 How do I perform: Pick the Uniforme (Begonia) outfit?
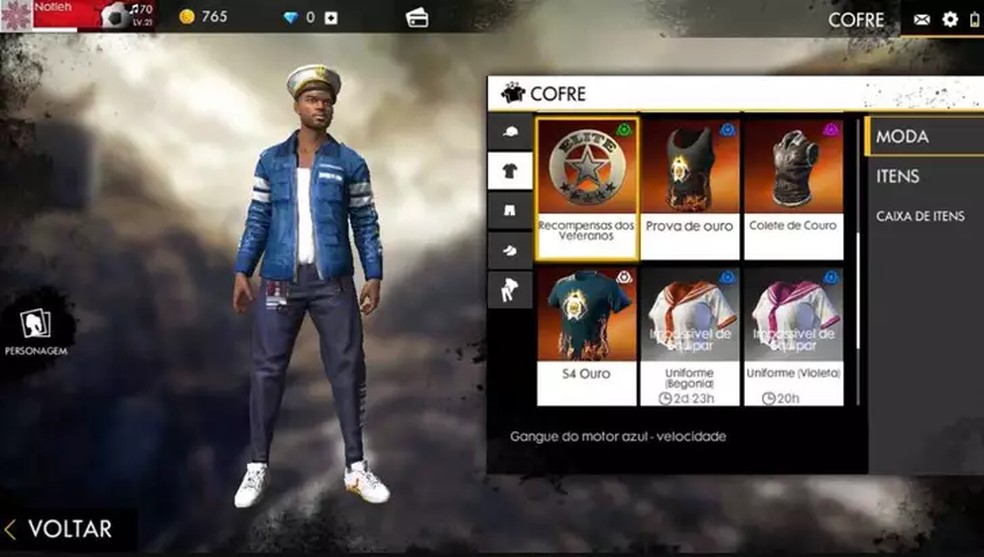[x=689, y=335]
